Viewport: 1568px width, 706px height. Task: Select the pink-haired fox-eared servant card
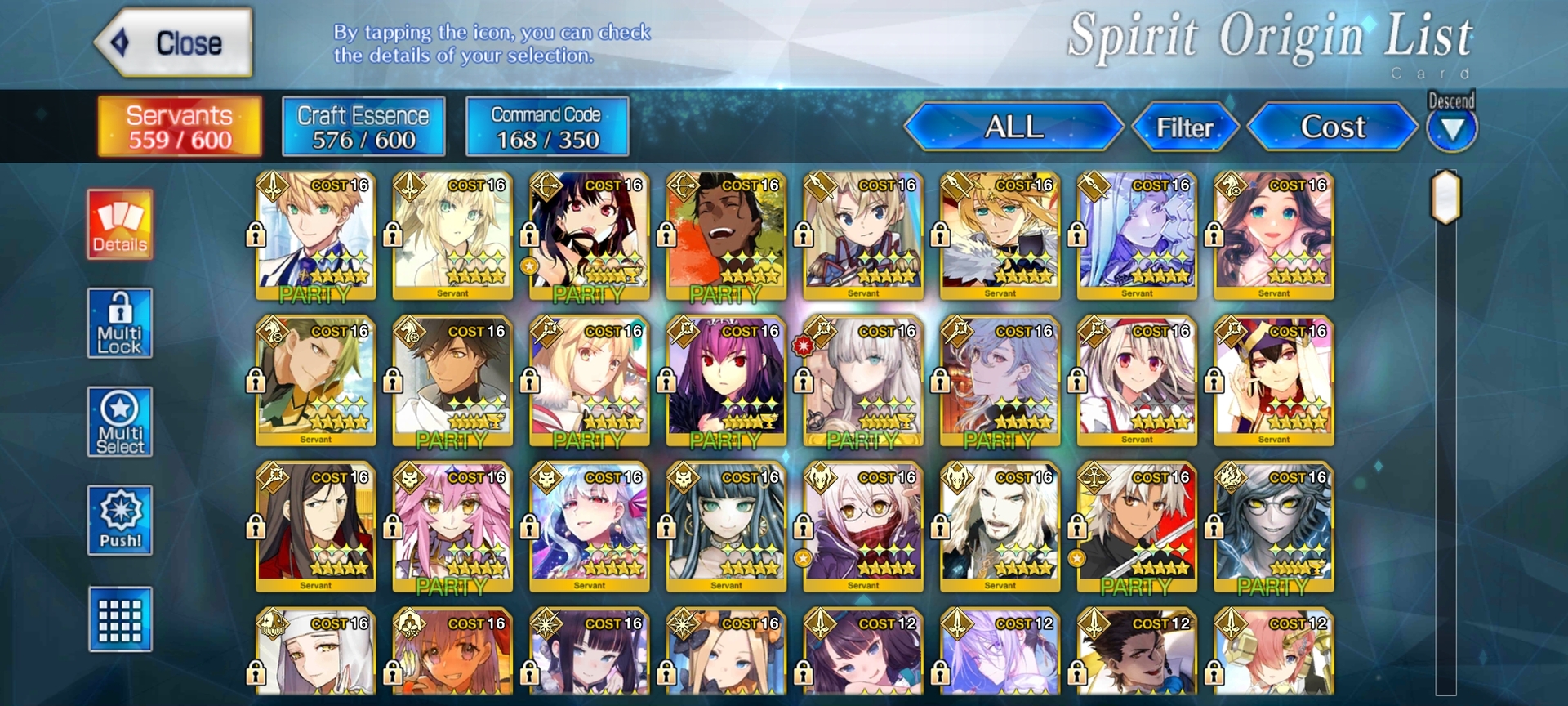click(452, 528)
